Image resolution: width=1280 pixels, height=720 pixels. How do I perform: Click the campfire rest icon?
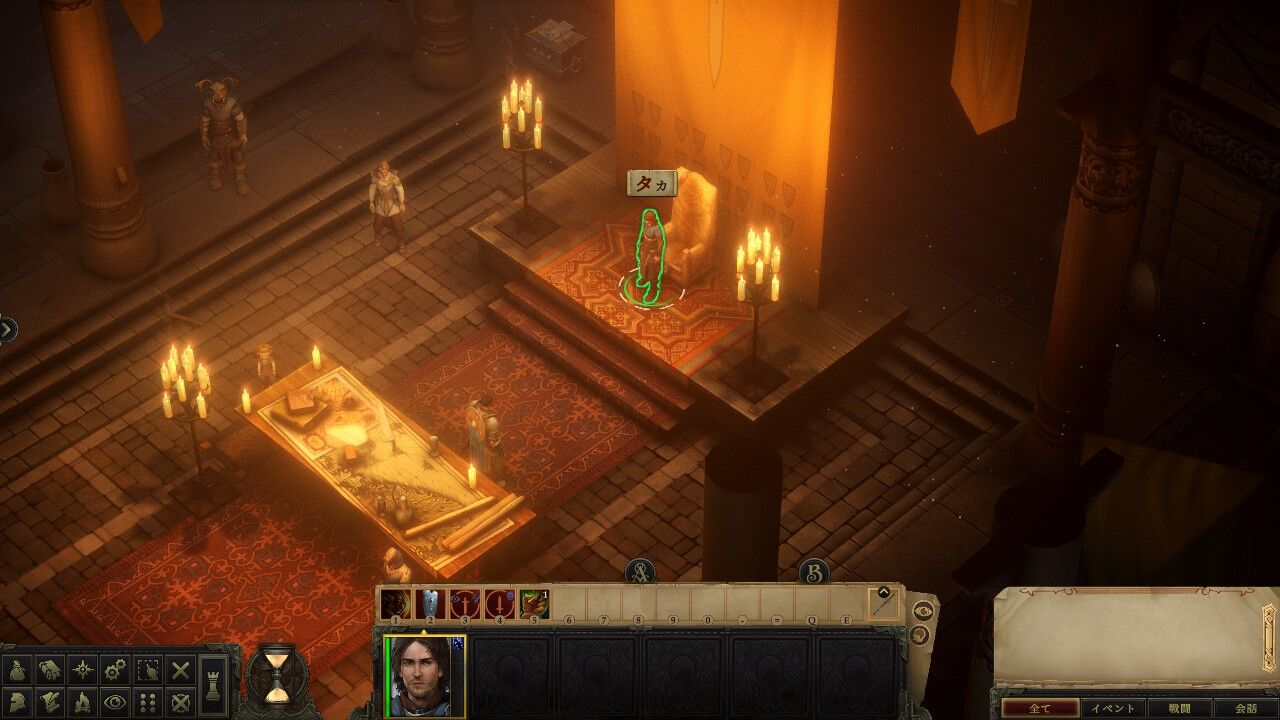coord(83,702)
